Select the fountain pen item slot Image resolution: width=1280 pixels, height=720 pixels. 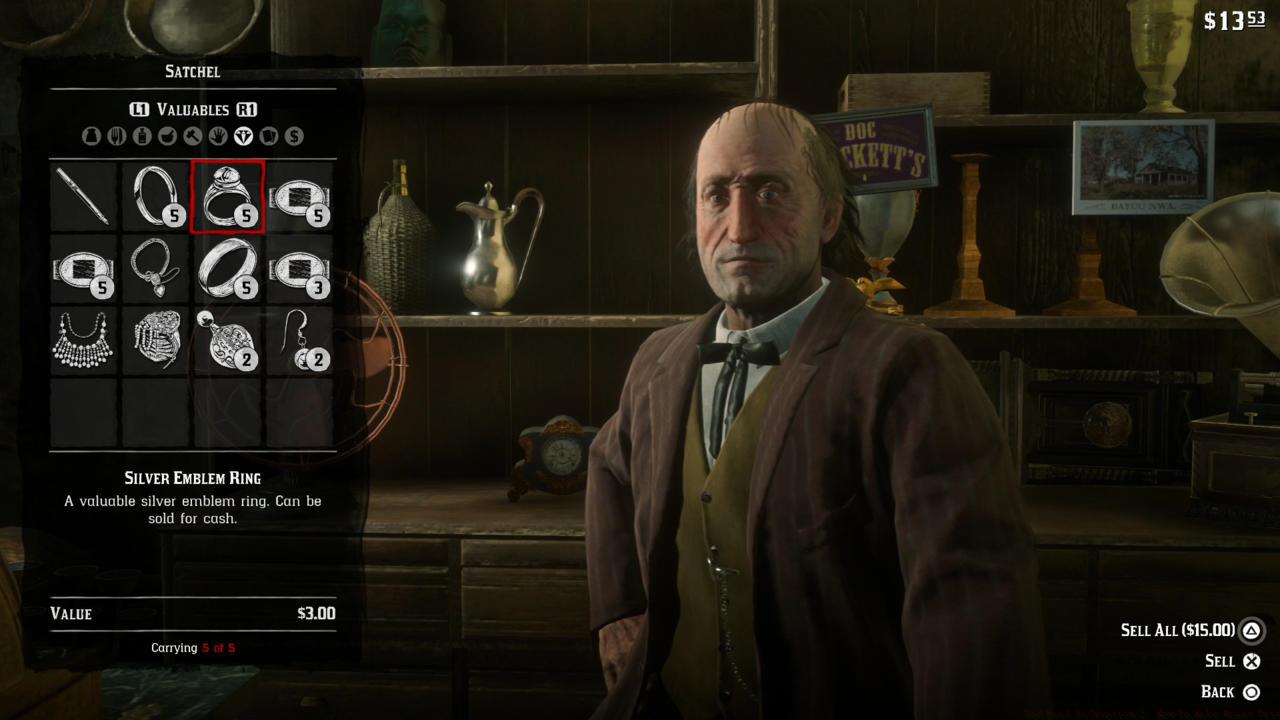(84, 197)
